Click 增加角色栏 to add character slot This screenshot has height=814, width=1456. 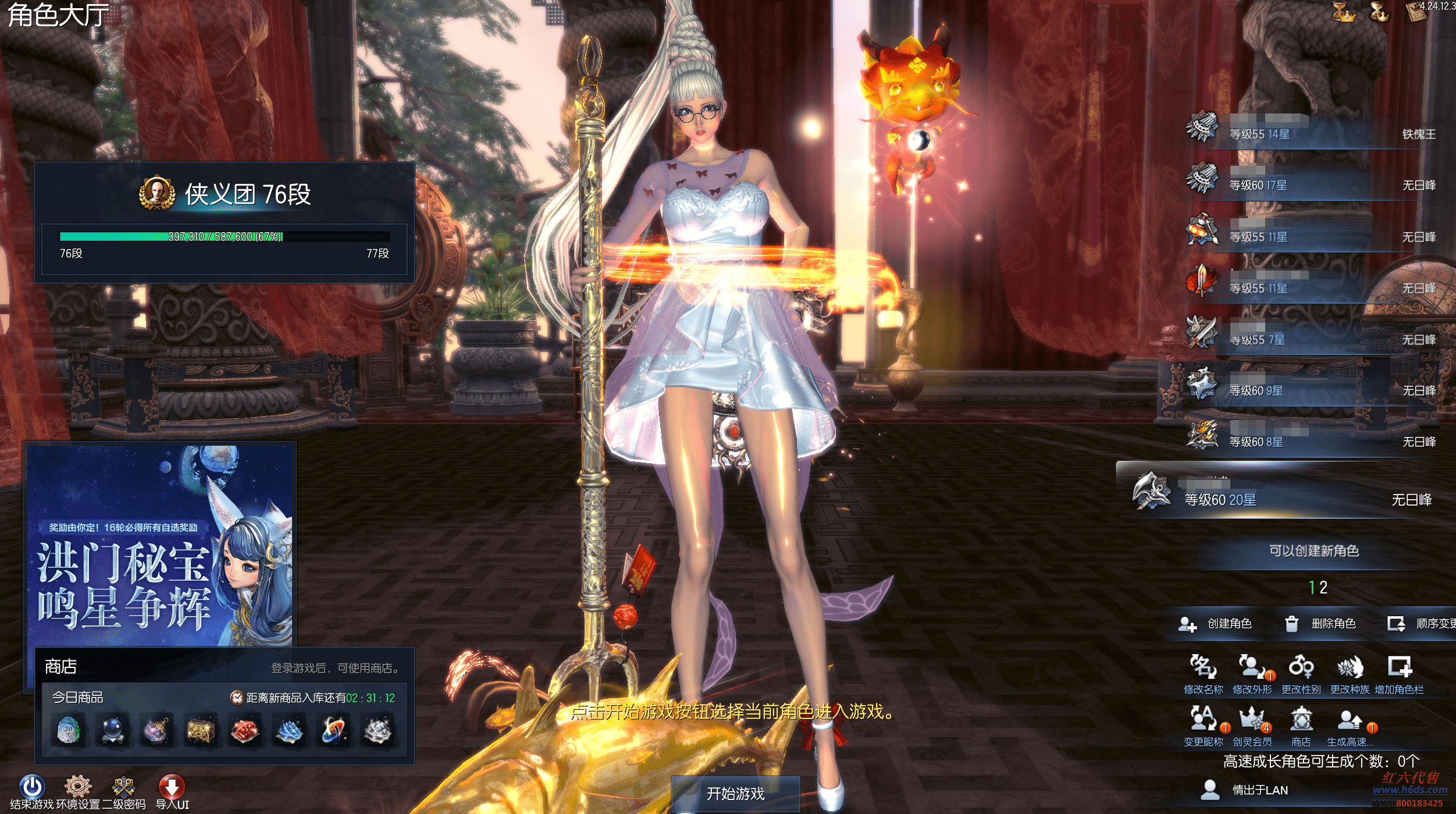tap(1399, 669)
